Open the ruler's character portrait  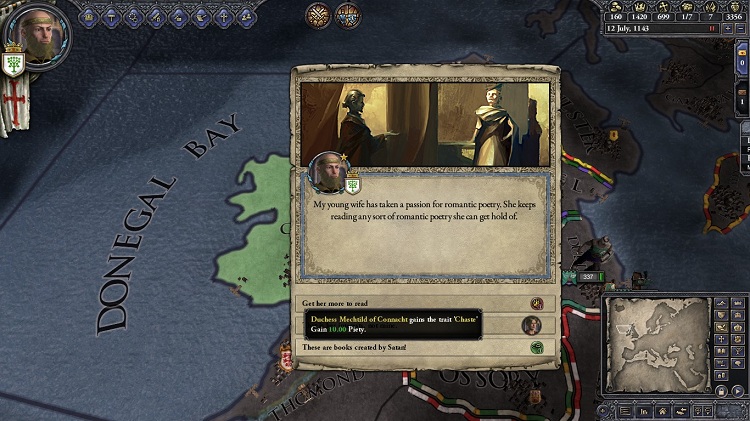[38, 37]
